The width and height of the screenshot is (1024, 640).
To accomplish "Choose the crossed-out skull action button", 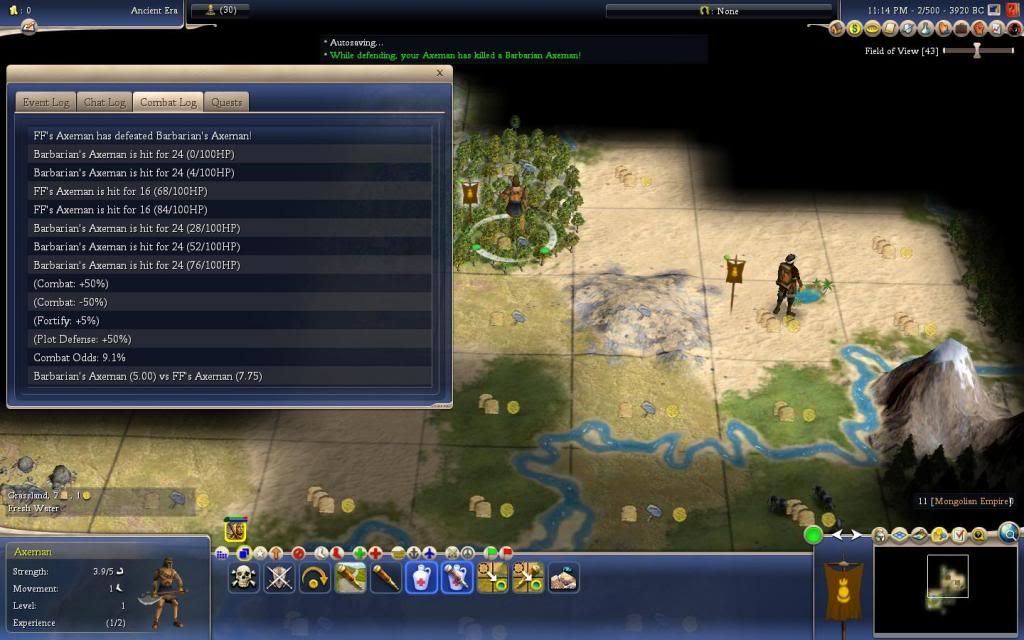I will (279, 578).
